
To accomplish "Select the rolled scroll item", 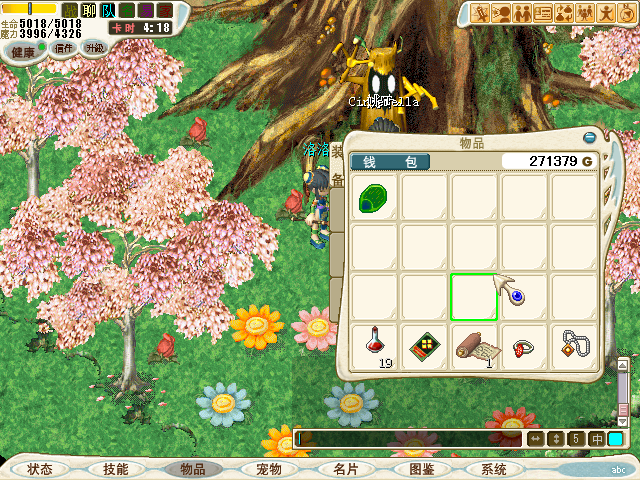I will [x=474, y=346].
